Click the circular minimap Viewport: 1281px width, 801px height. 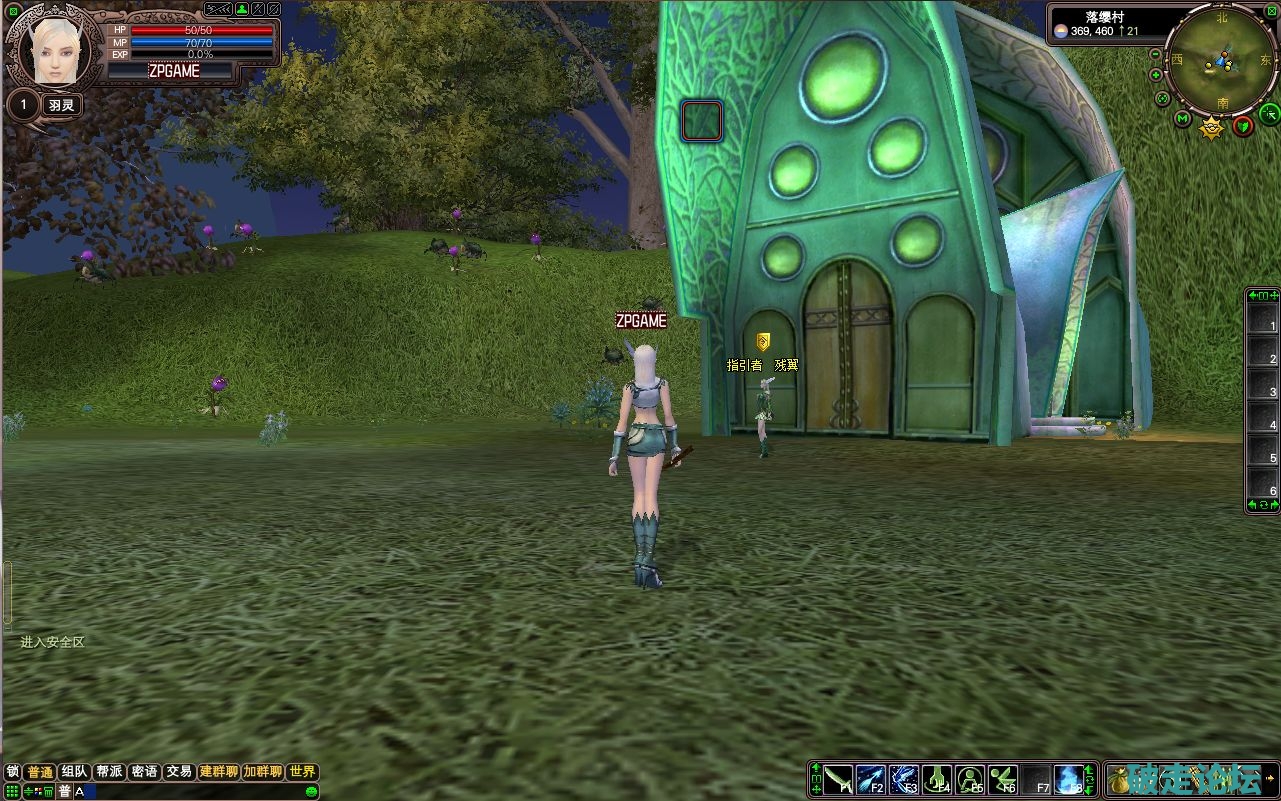(x=1220, y=60)
